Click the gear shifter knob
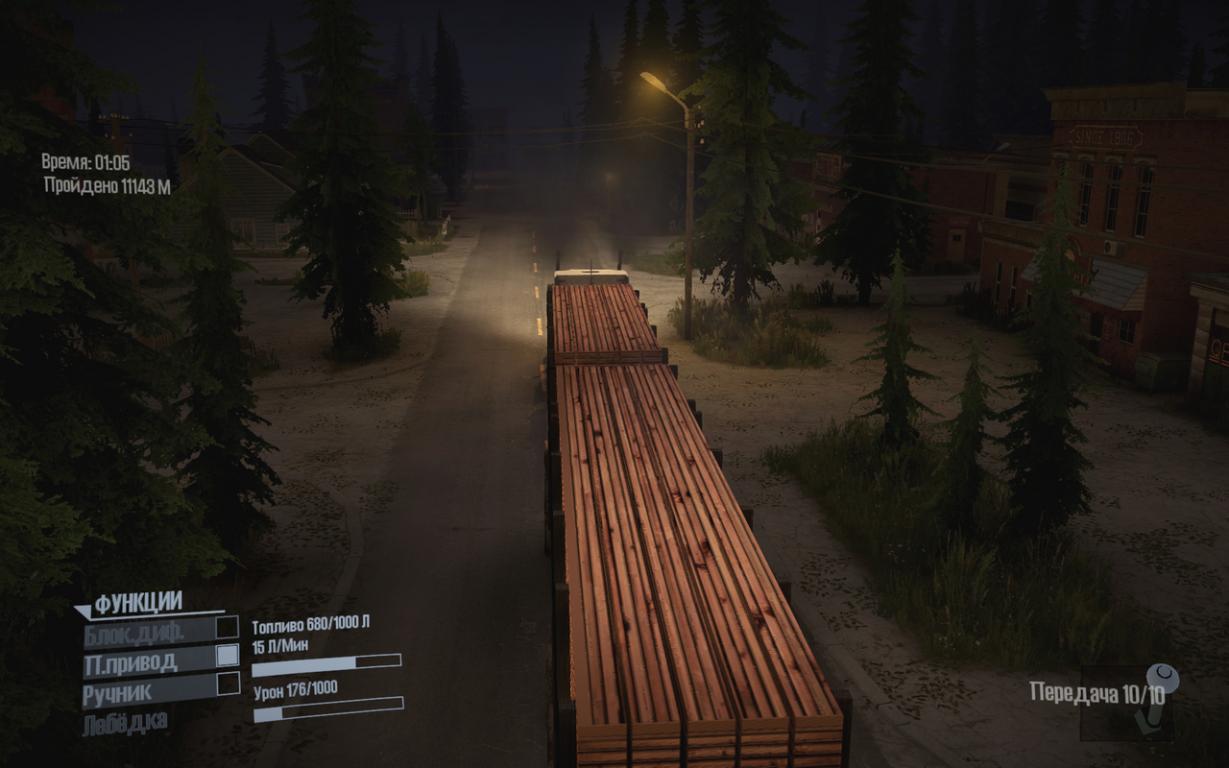1229x768 pixels. click(1163, 680)
